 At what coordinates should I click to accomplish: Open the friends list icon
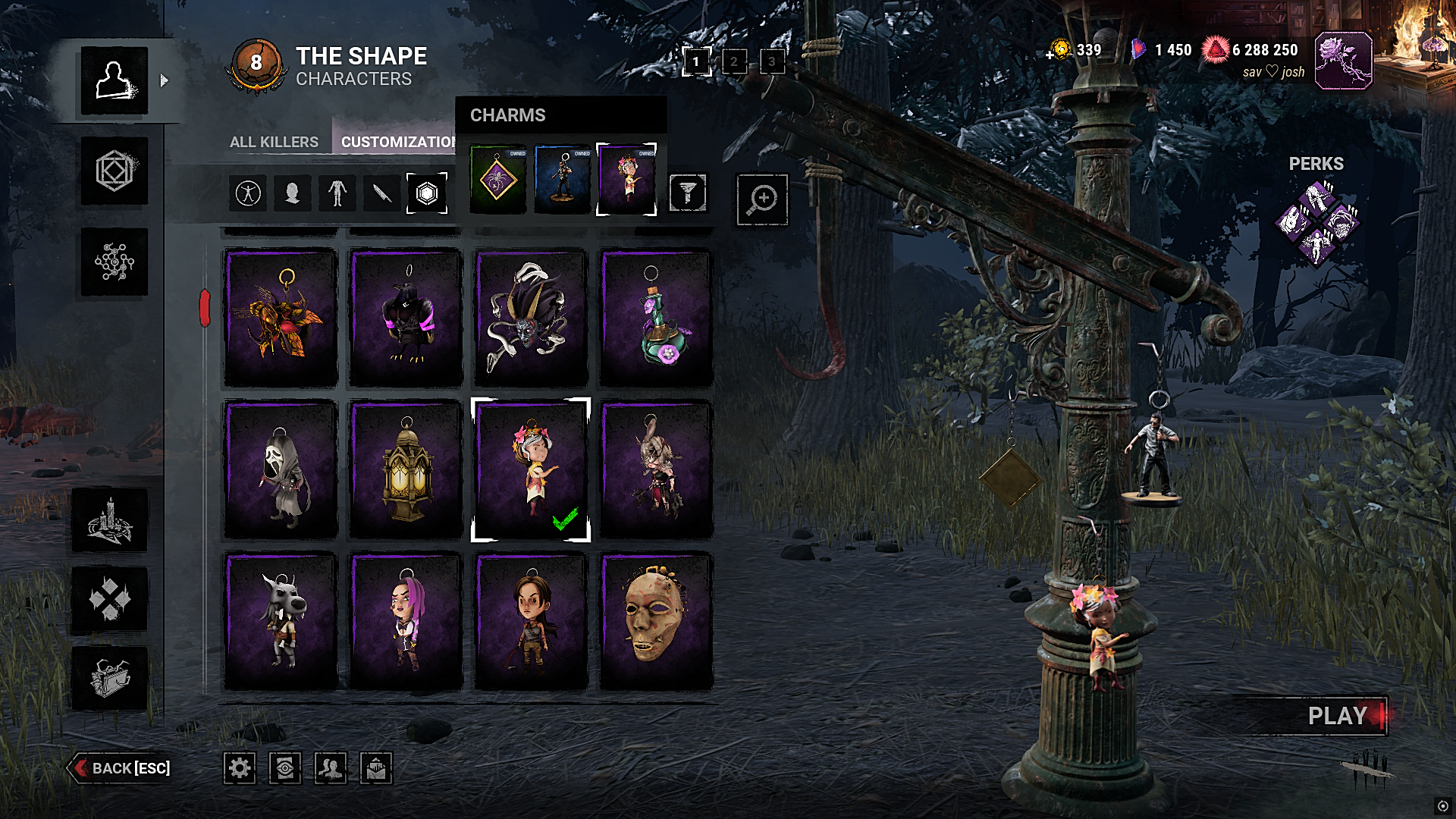331,768
